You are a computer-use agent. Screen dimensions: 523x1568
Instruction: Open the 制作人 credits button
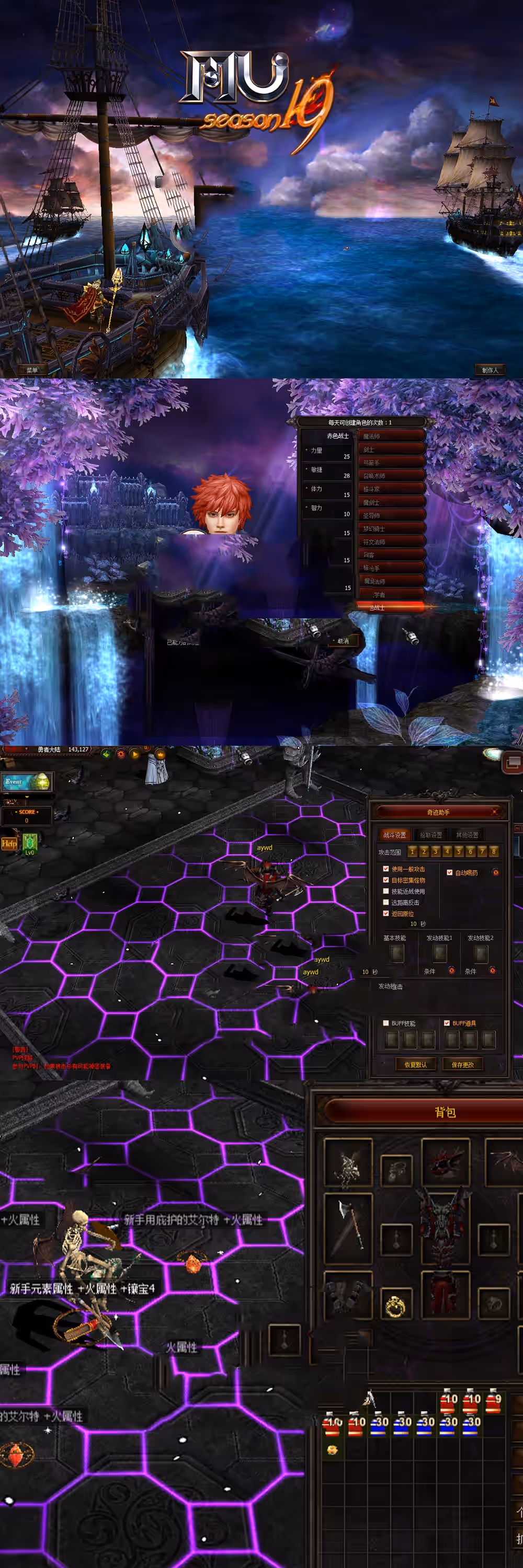coord(490,370)
